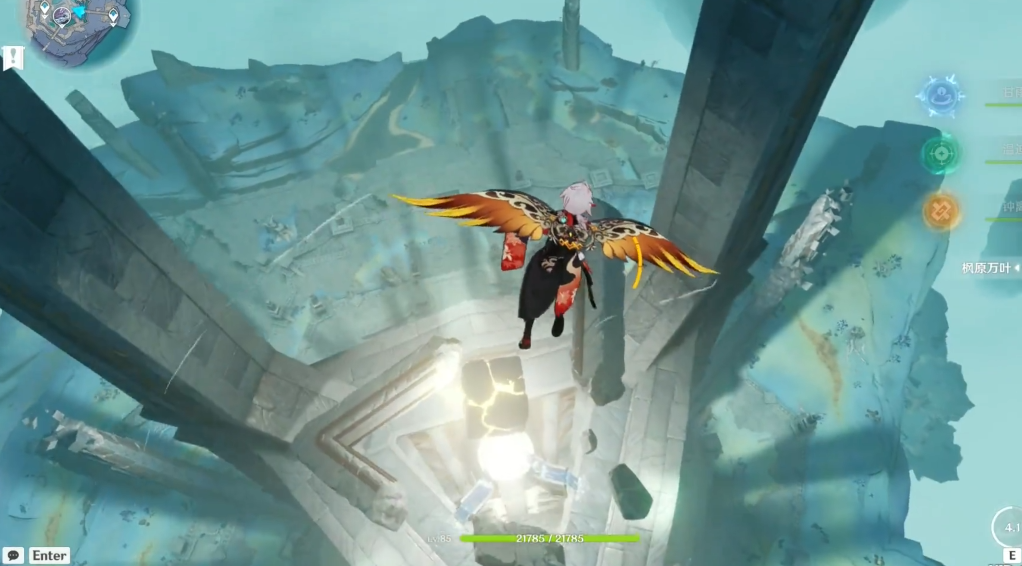Select active character 枫原万叶 in party list
Viewport: 1022px width, 566px height.
click(989, 268)
